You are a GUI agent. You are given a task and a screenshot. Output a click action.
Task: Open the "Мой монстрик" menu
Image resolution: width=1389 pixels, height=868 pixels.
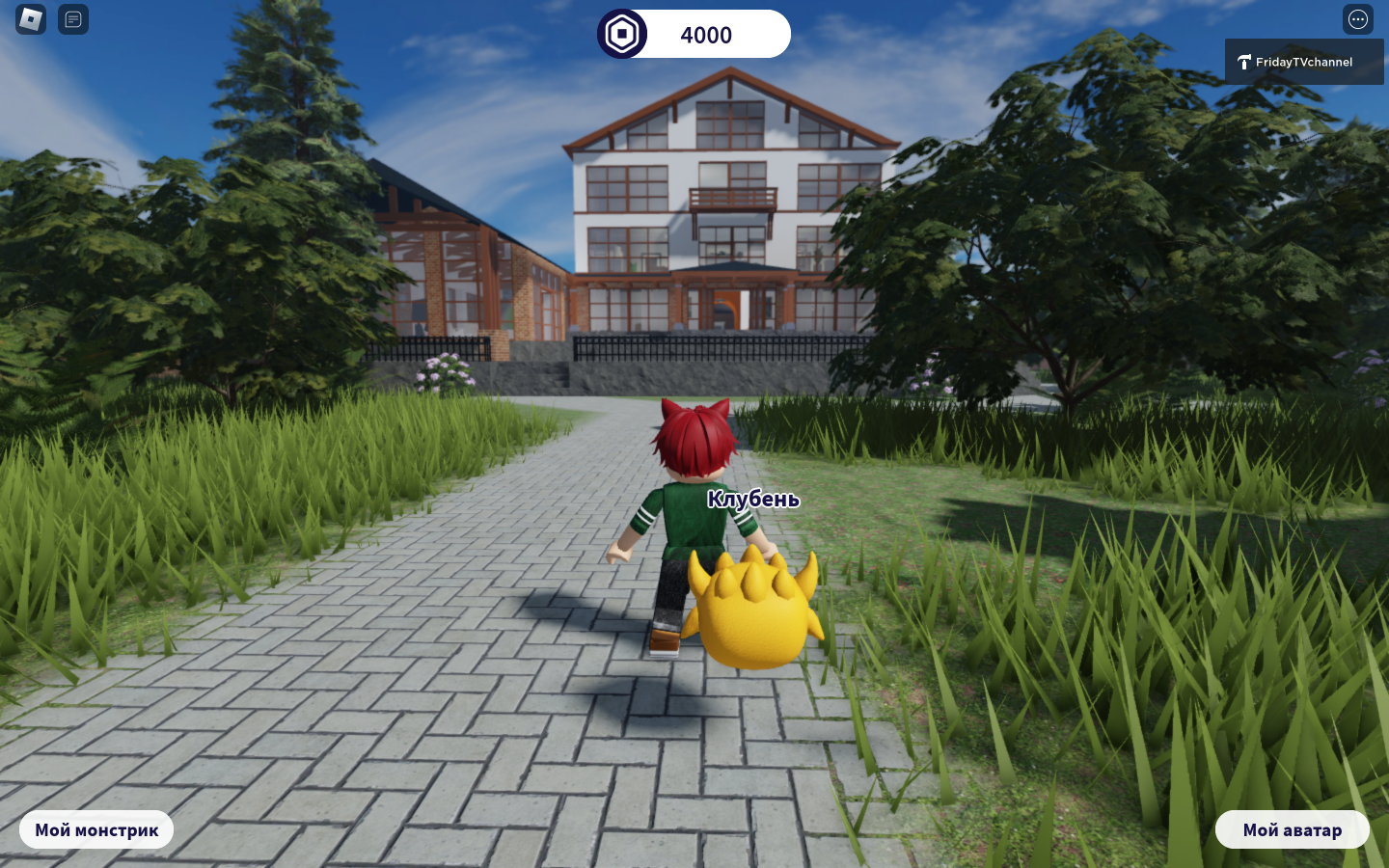point(96,829)
